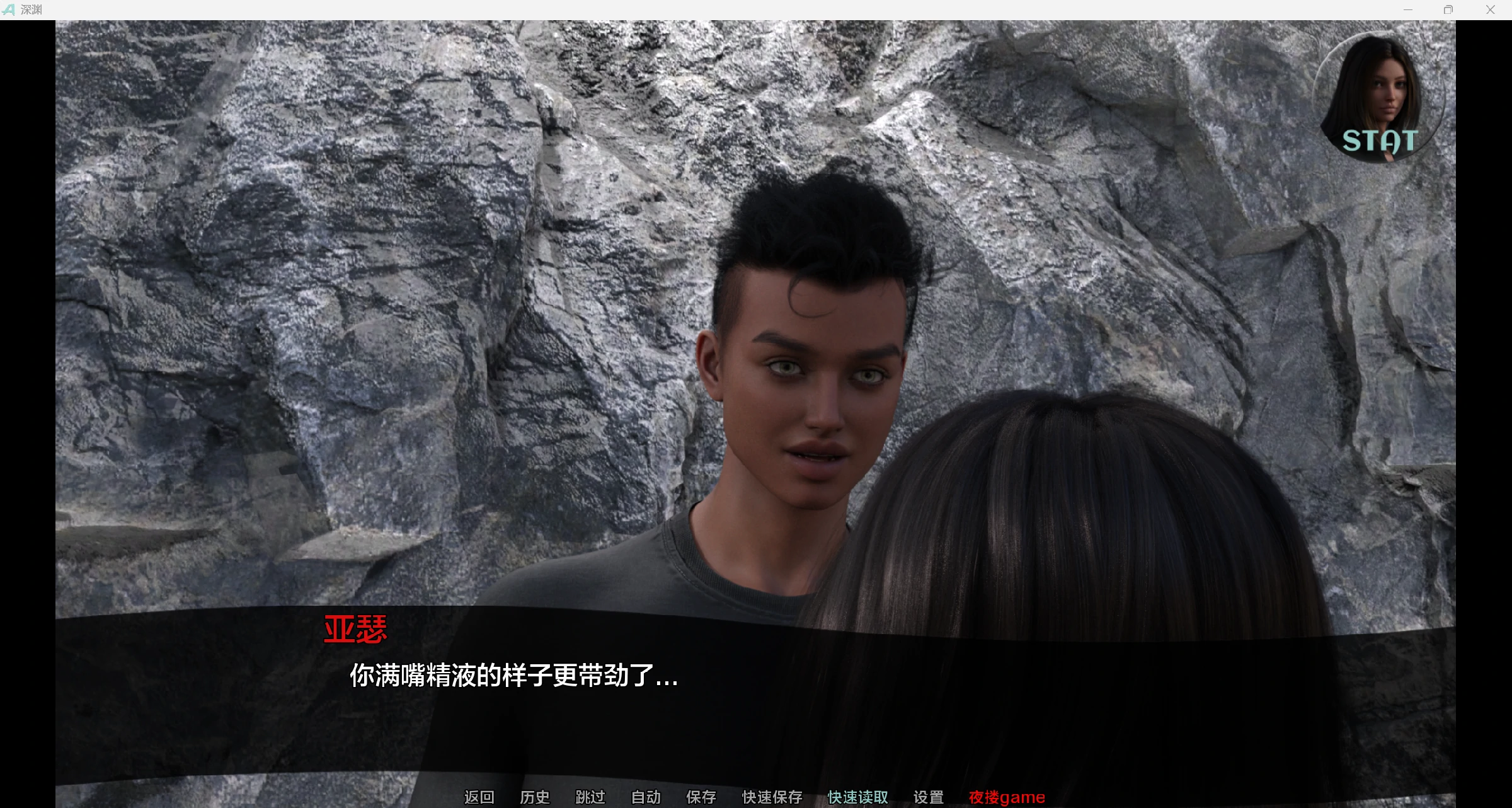Screen dimensions: 1512x808
Task: Minimize the game window
Action: pos(1408,9)
